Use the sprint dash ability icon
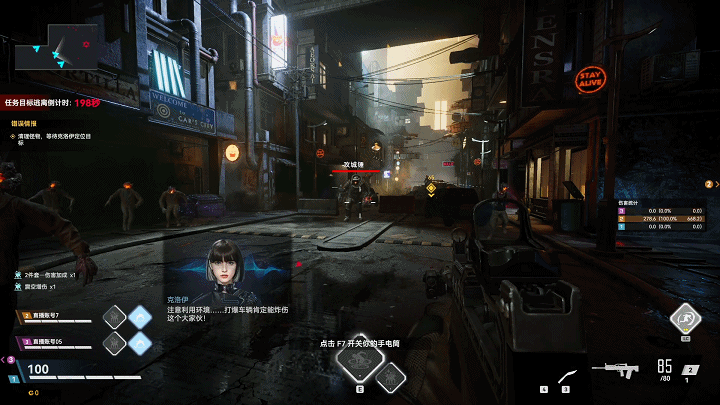720x405 pixels. click(x=685, y=319)
